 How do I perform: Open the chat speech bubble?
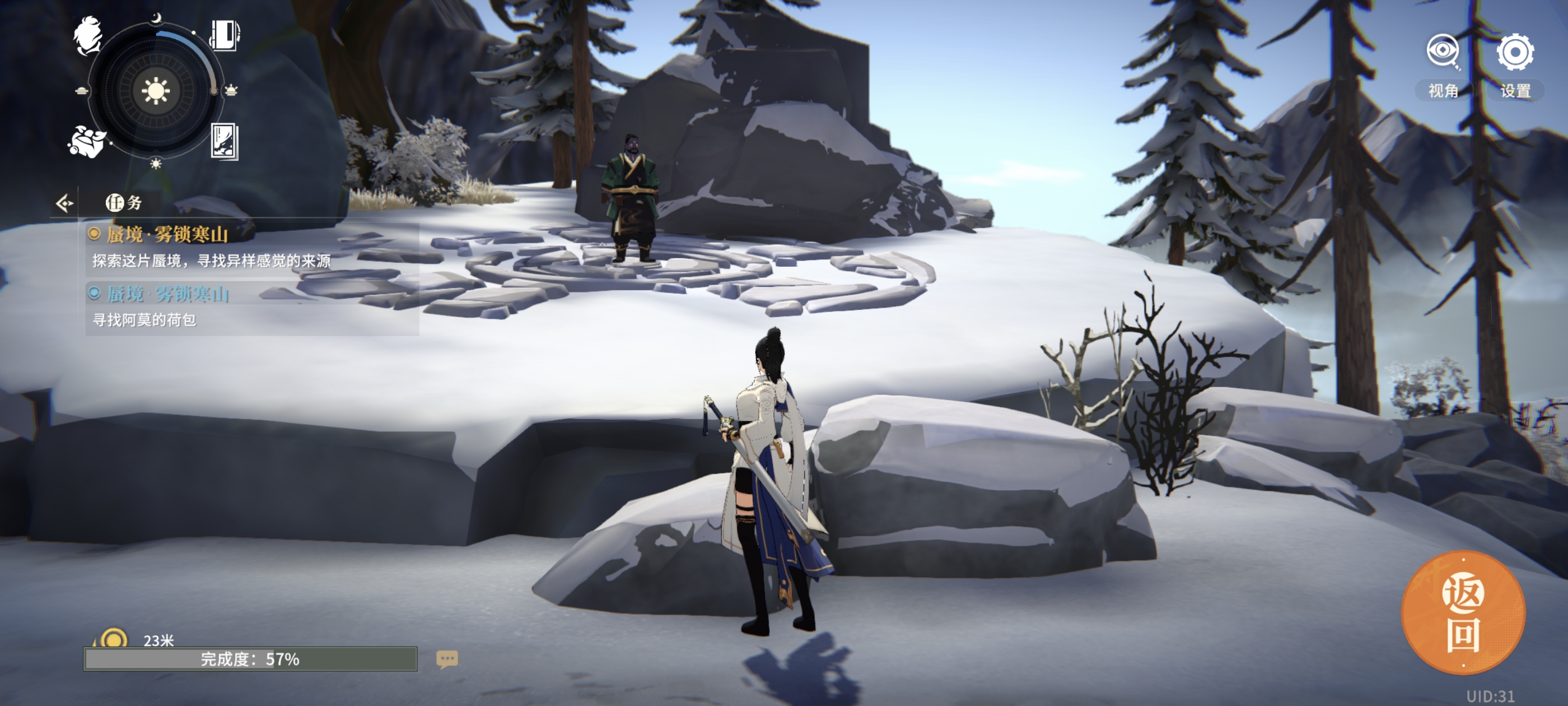(447, 658)
